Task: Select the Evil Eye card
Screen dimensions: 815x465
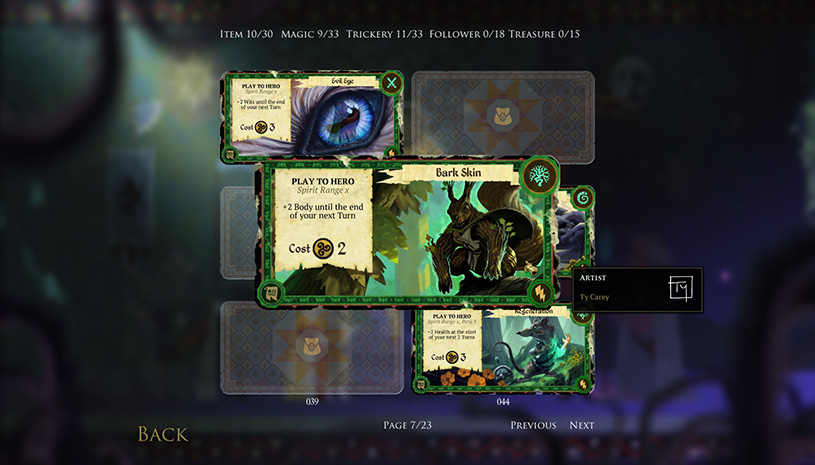Action: pyautogui.click(x=311, y=113)
